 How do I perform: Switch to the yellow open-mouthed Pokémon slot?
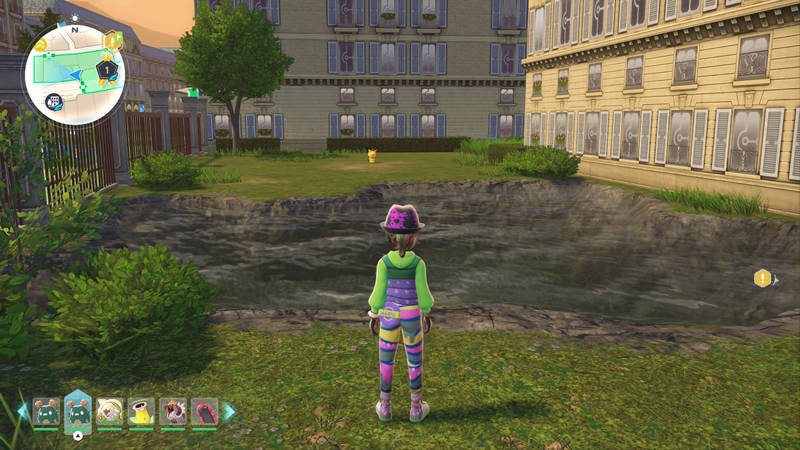(x=141, y=412)
